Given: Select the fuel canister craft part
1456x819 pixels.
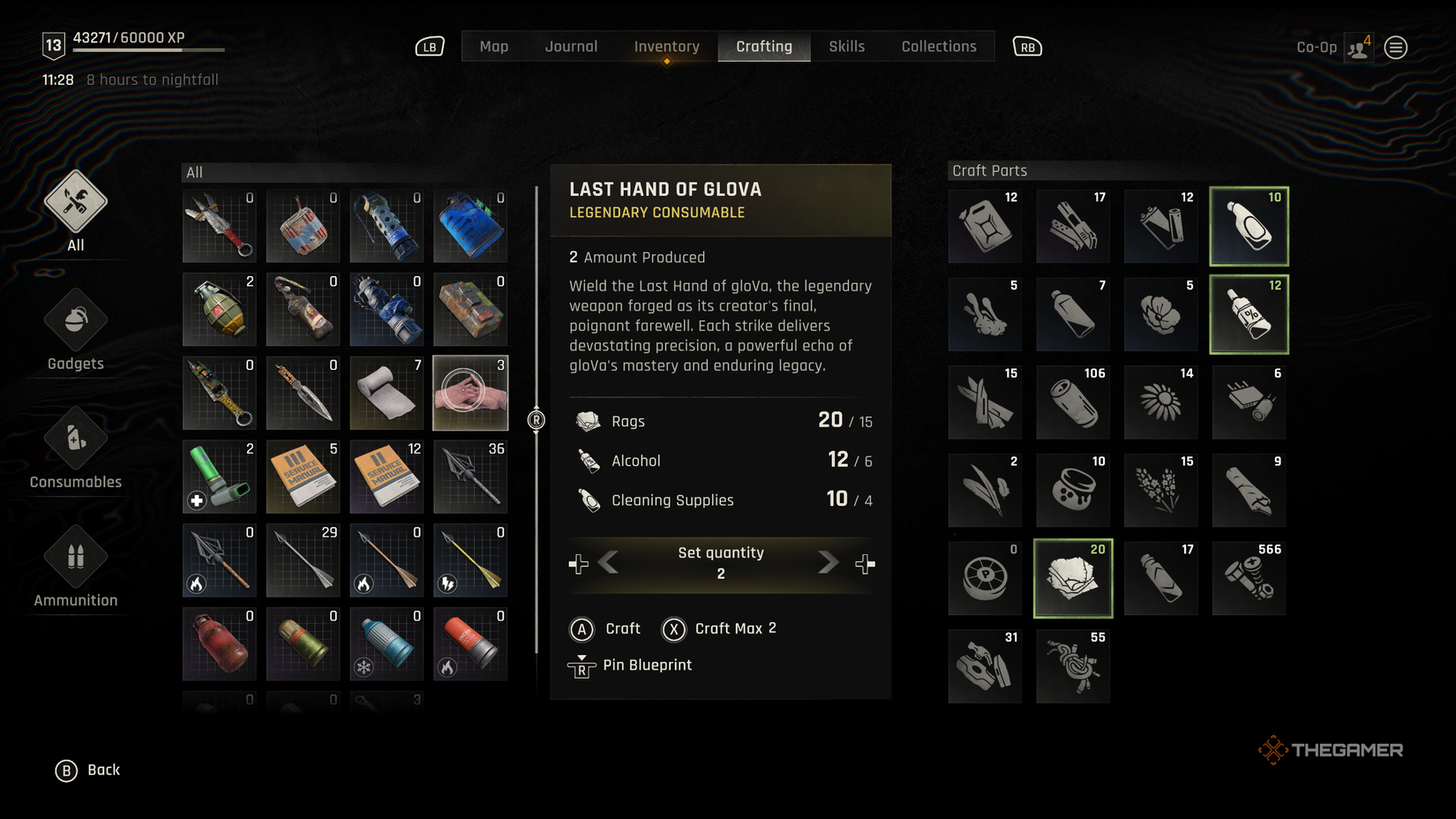Looking at the screenshot, I should point(984,226).
